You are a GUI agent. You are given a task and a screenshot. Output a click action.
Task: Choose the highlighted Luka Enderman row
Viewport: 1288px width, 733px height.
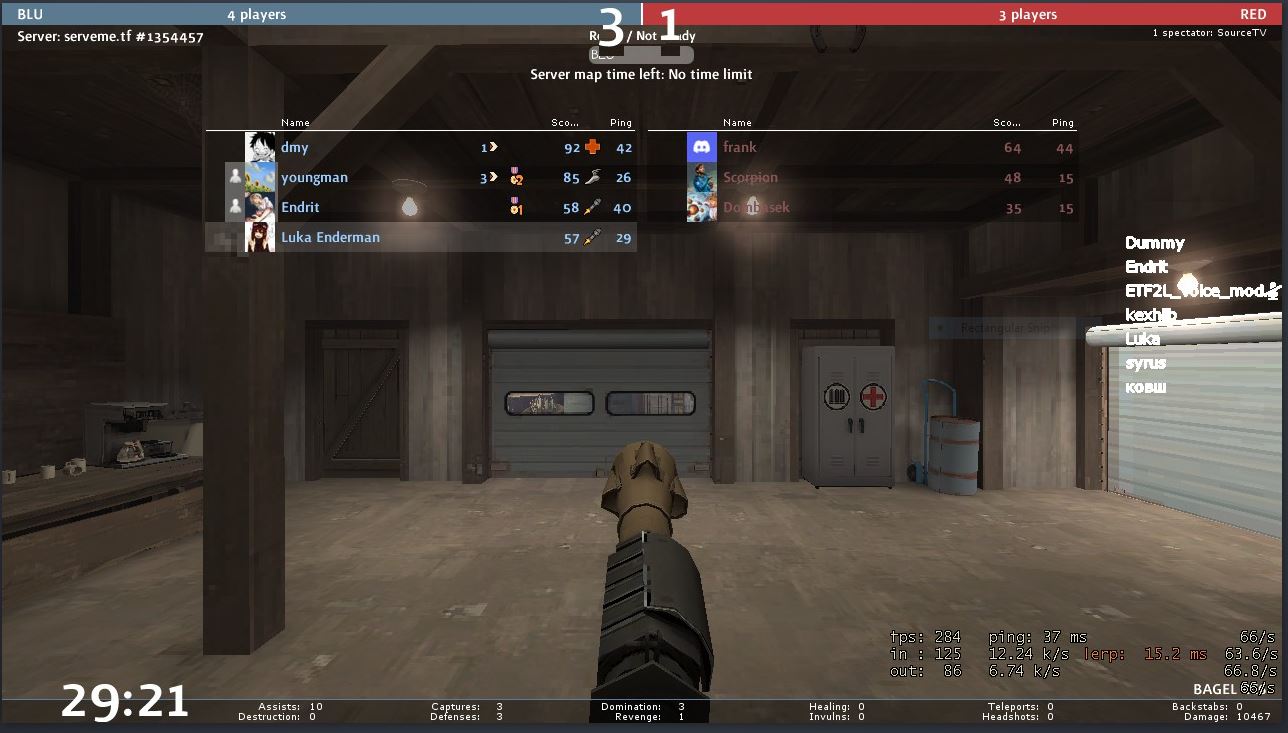pos(330,238)
